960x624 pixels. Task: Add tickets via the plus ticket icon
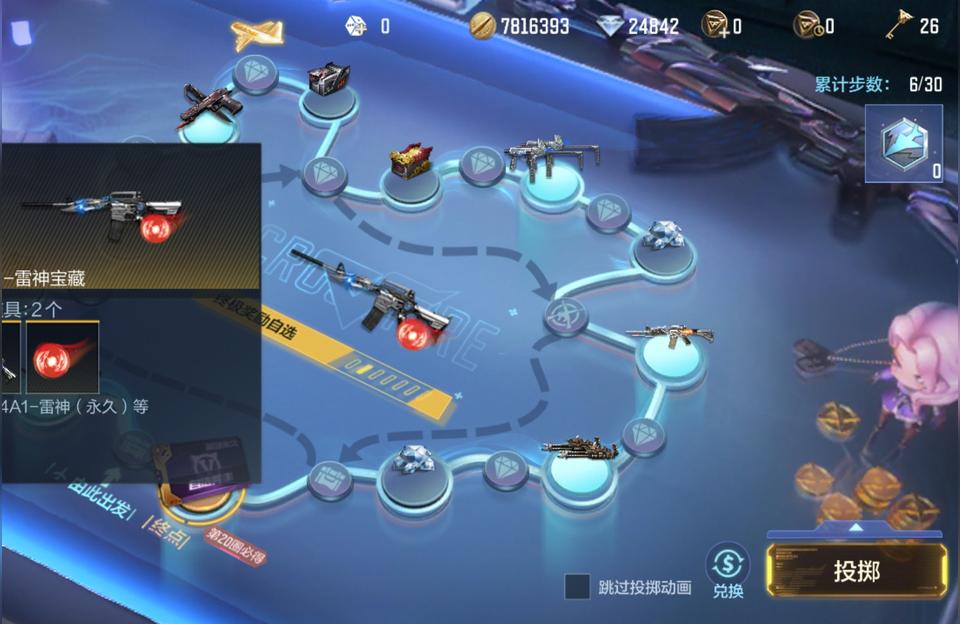717,25
